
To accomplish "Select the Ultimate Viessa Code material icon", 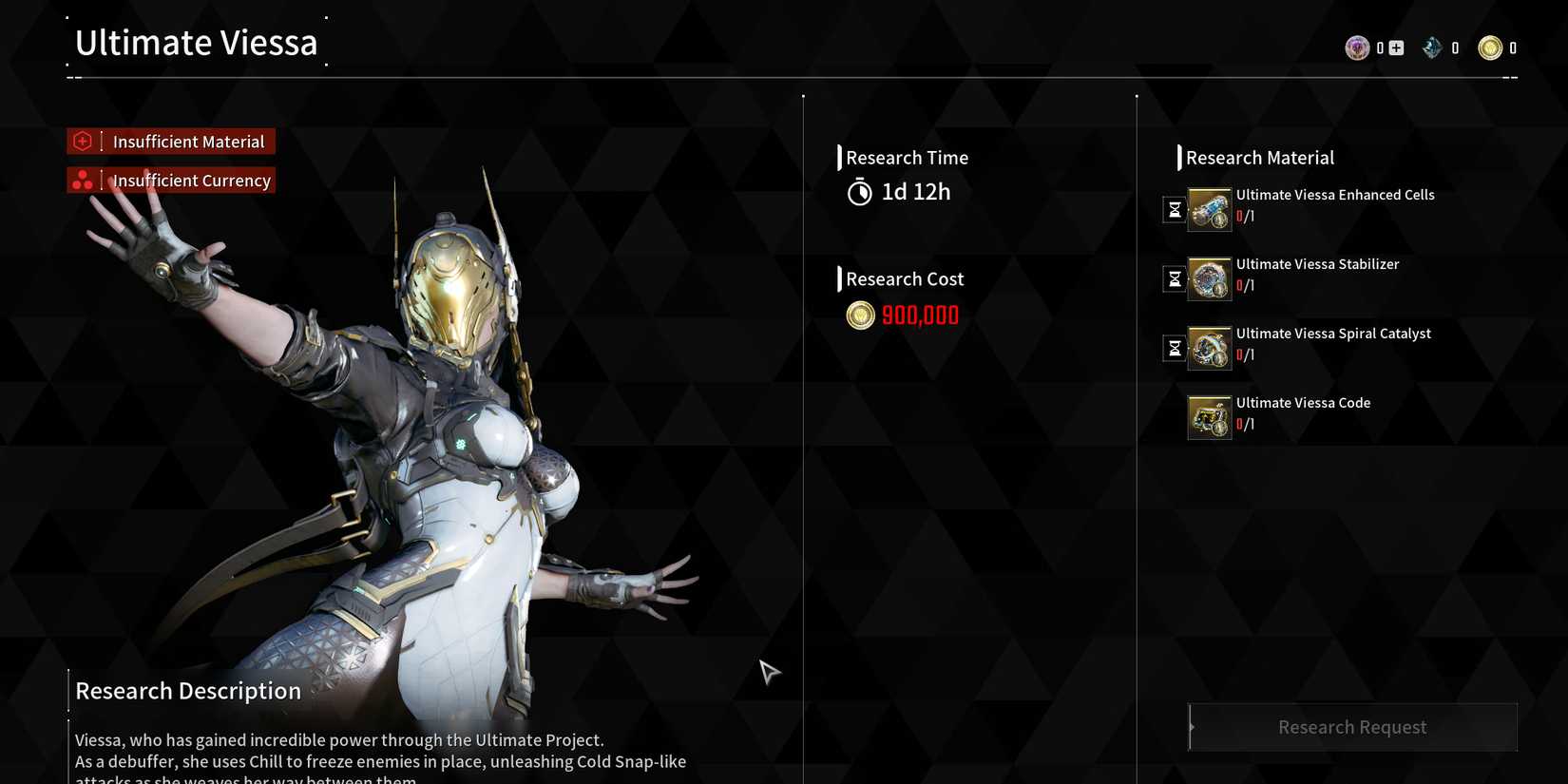I will coord(1209,417).
